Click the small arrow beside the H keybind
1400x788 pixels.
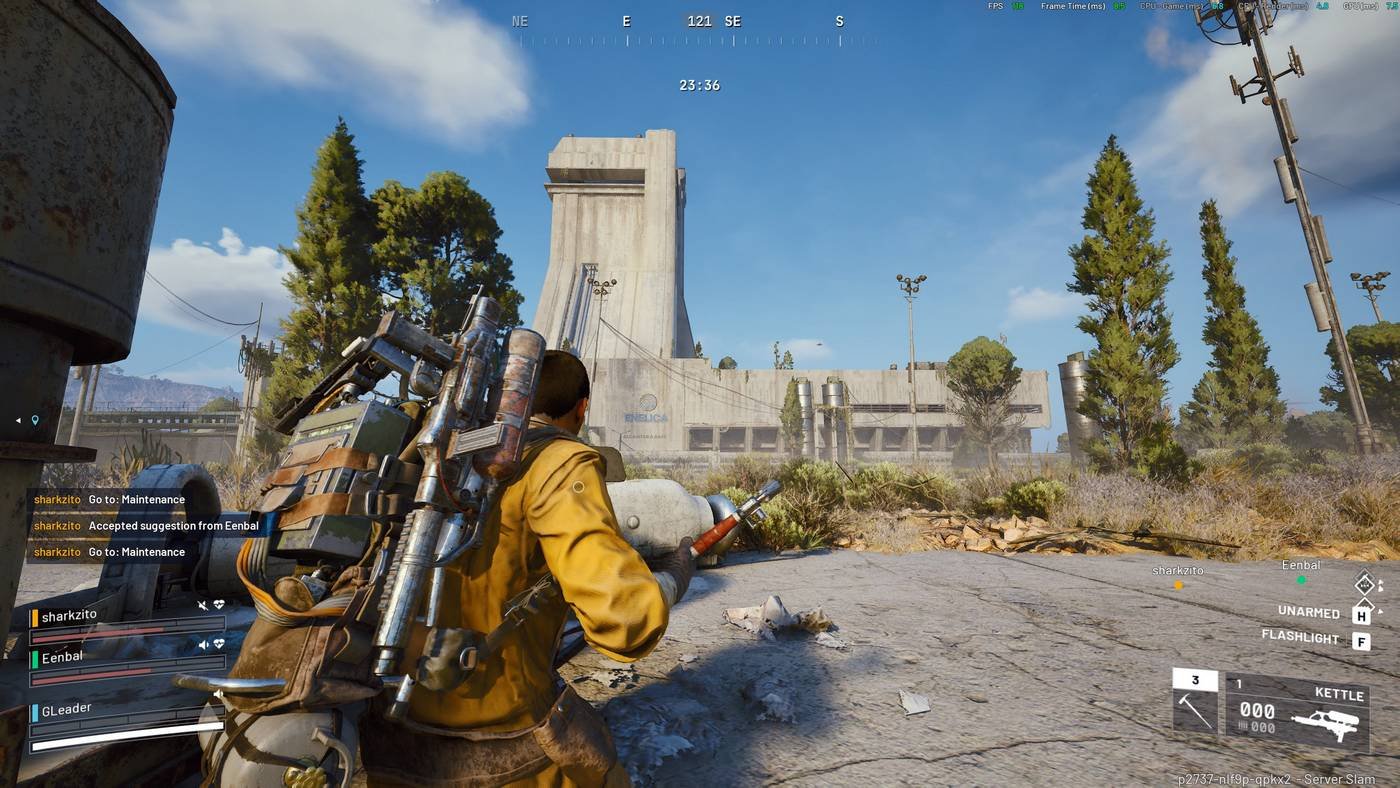tap(1379, 611)
